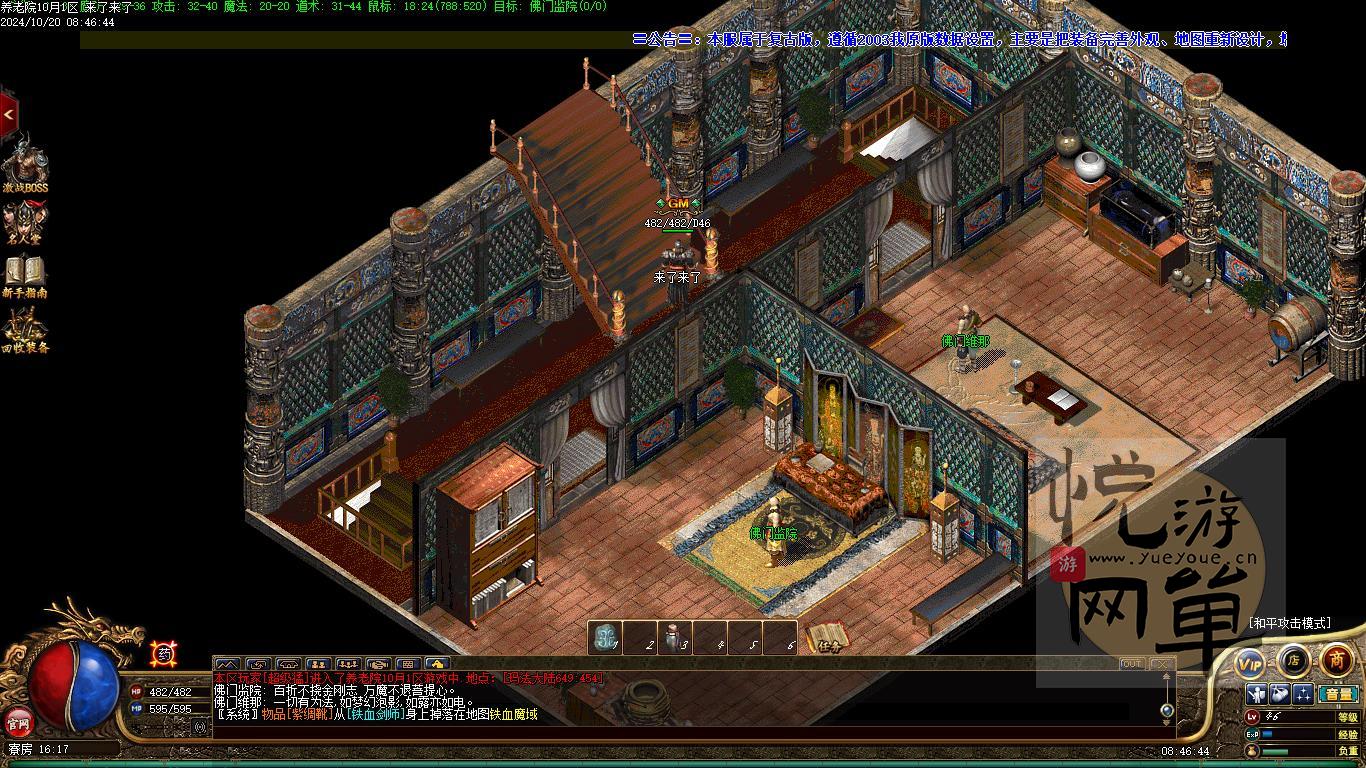Open the sparkle skills icon

point(1303,694)
